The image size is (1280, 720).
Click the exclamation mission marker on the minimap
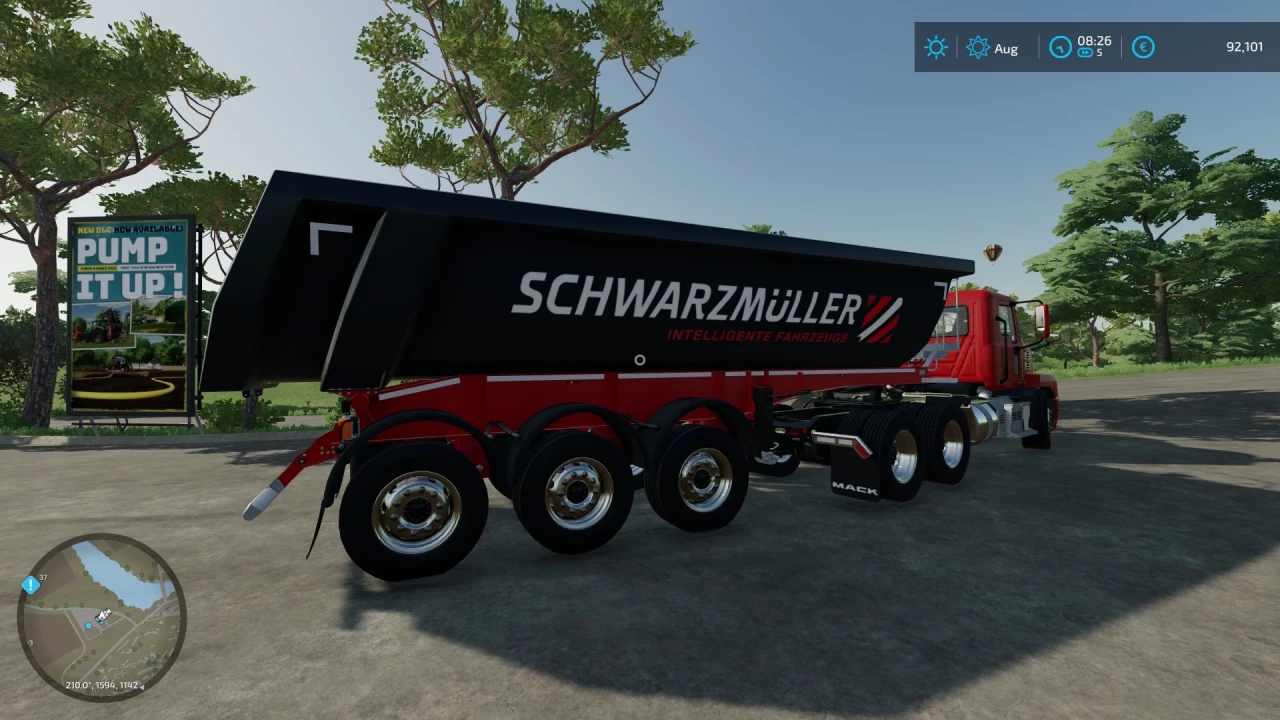[31, 586]
